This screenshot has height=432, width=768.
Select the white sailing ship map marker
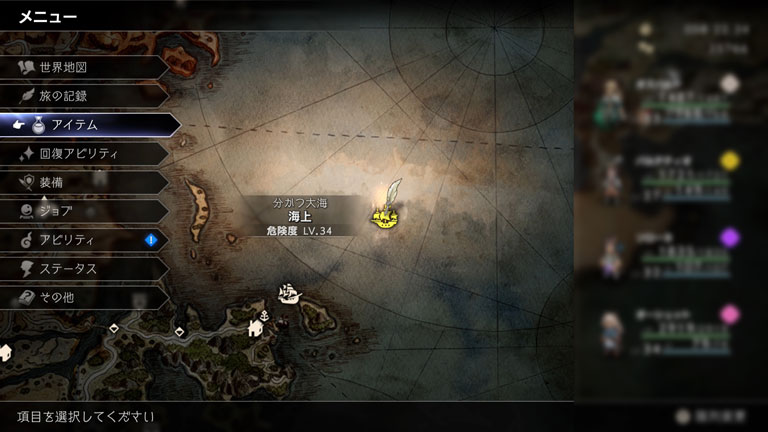pyautogui.click(x=289, y=295)
